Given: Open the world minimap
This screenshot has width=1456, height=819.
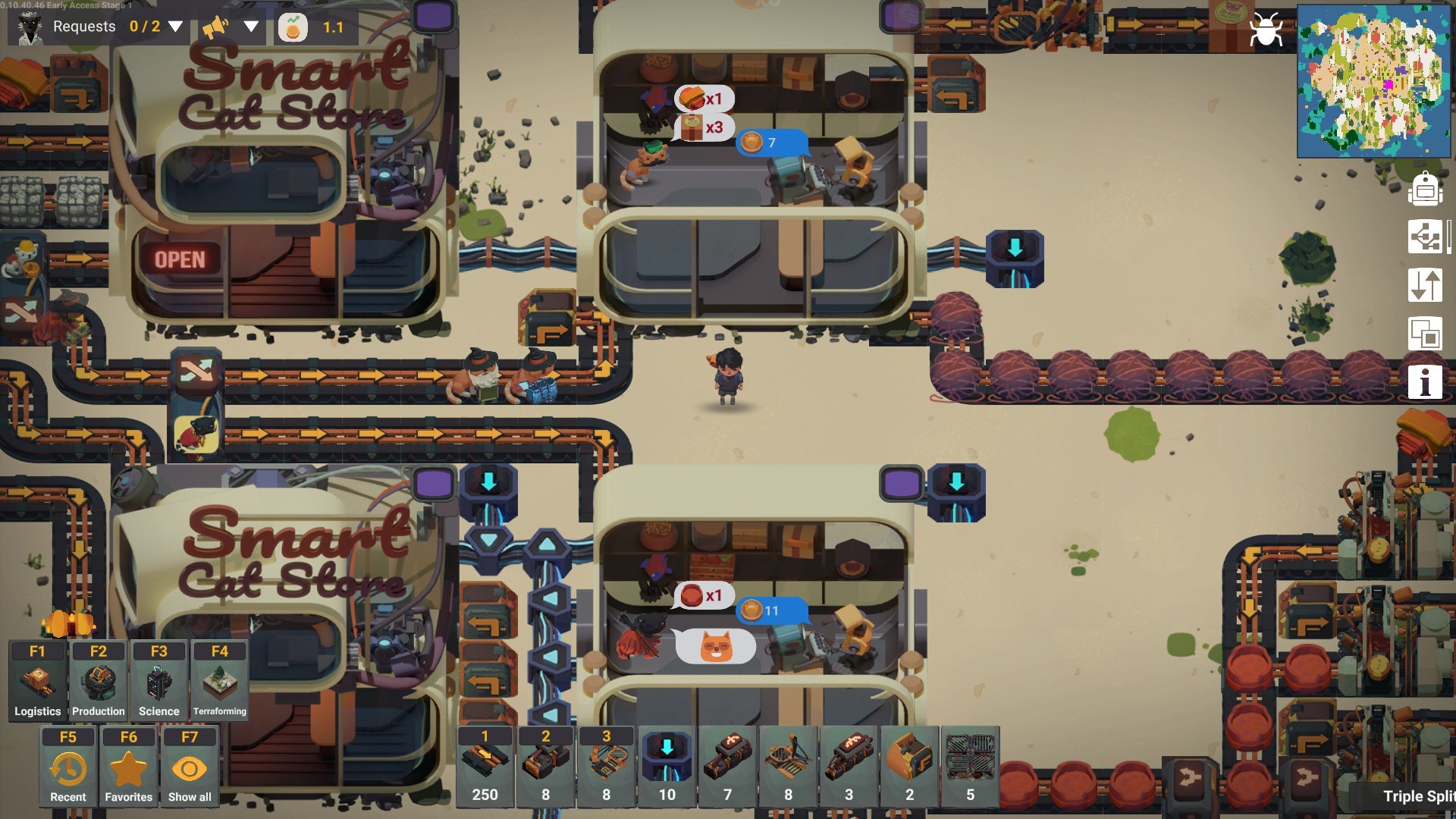Looking at the screenshot, I should pyautogui.click(x=1373, y=80).
